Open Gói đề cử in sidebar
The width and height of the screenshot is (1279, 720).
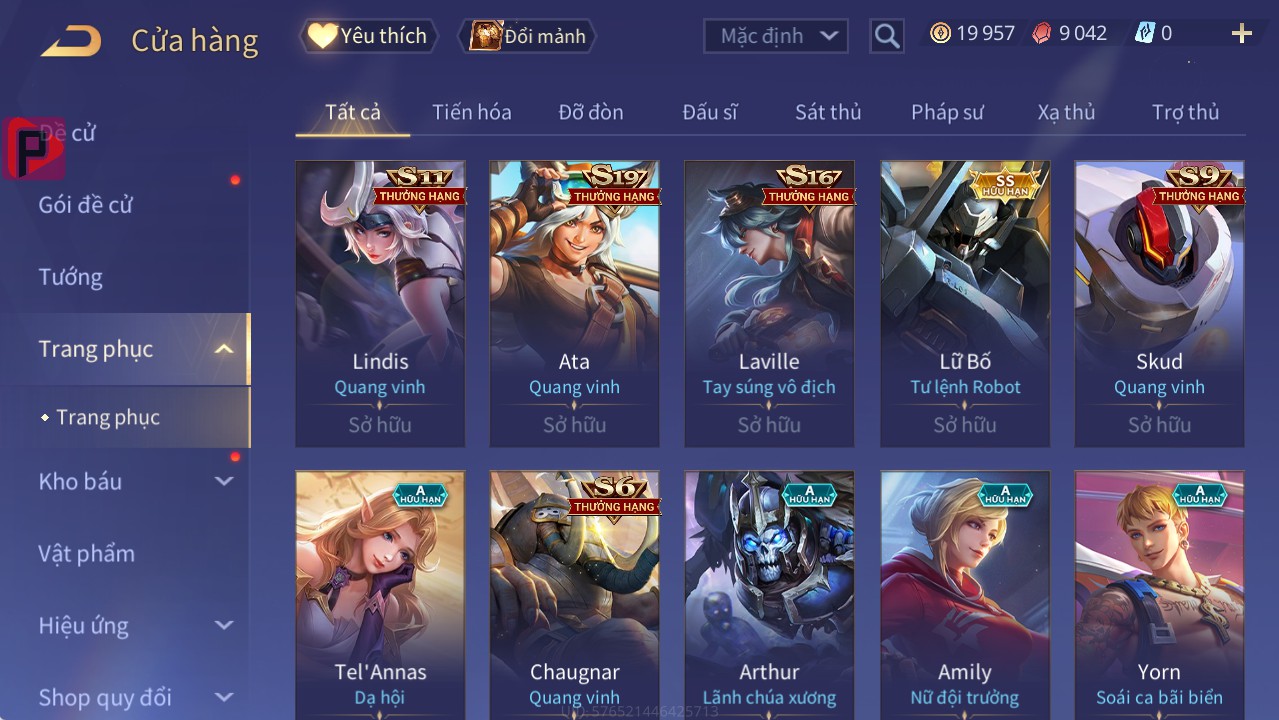[86, 205]
